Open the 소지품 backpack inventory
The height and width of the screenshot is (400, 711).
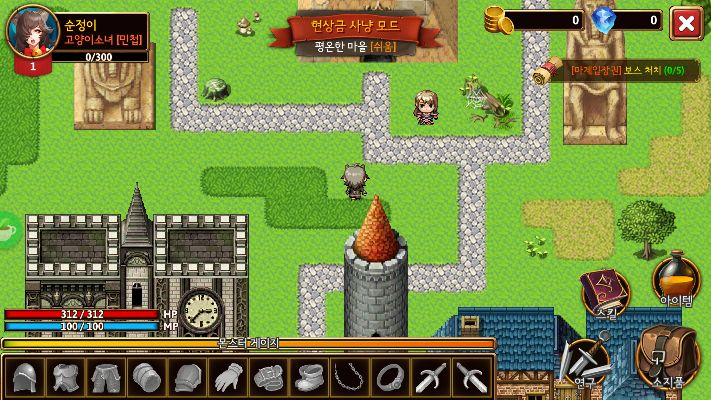[x=667, y=356]
